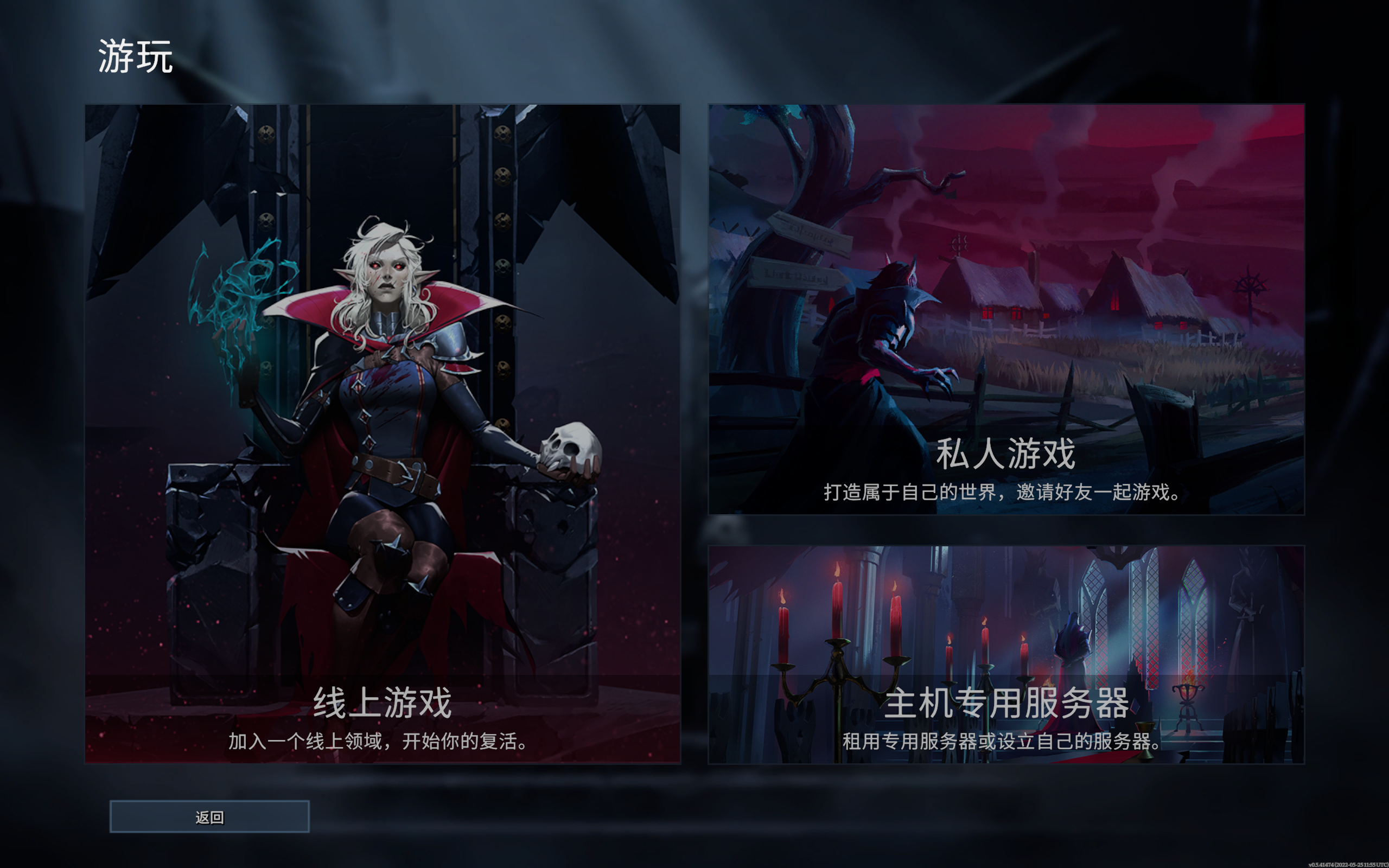Click the 游玩 page title
Viewport: 1389px width, 868px height.
tap(136, 56)
